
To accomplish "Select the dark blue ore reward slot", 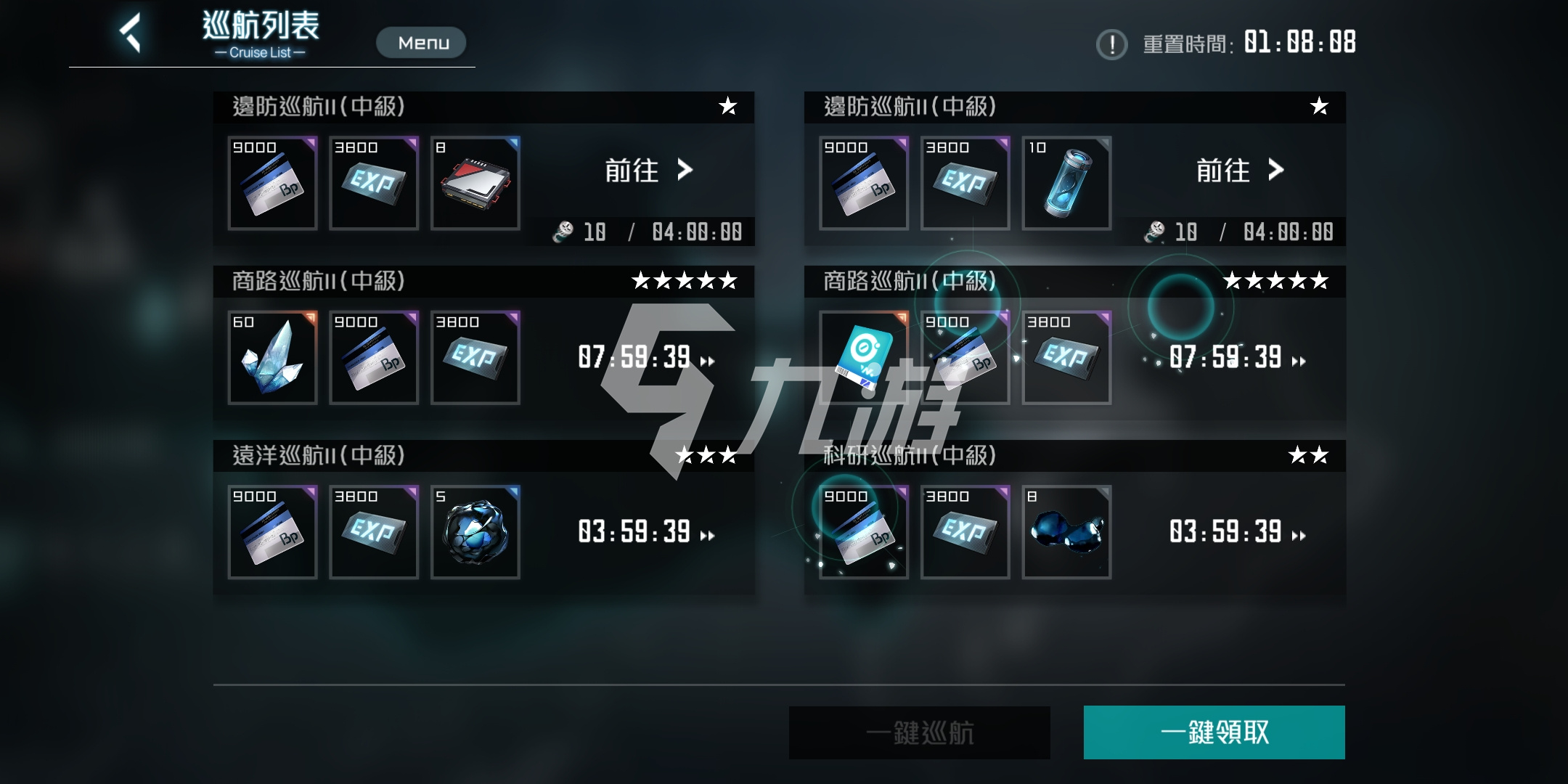I will pyautogui.click(x=475, y=532).
